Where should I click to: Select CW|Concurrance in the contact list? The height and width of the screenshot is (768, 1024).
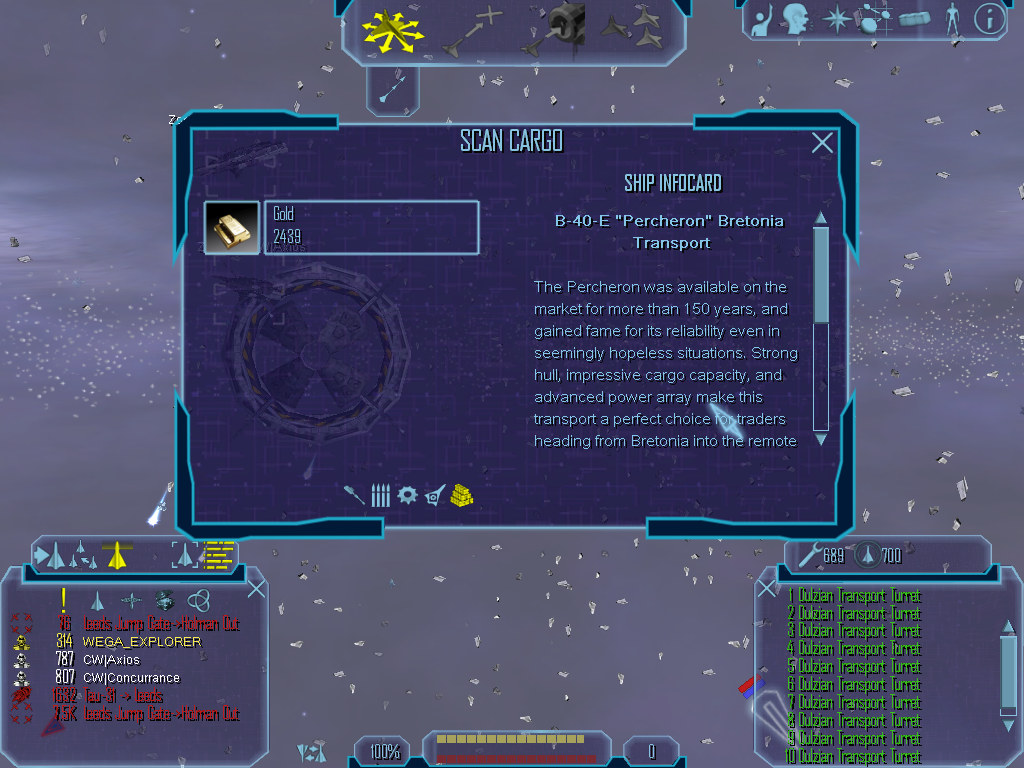coord(131,678)
